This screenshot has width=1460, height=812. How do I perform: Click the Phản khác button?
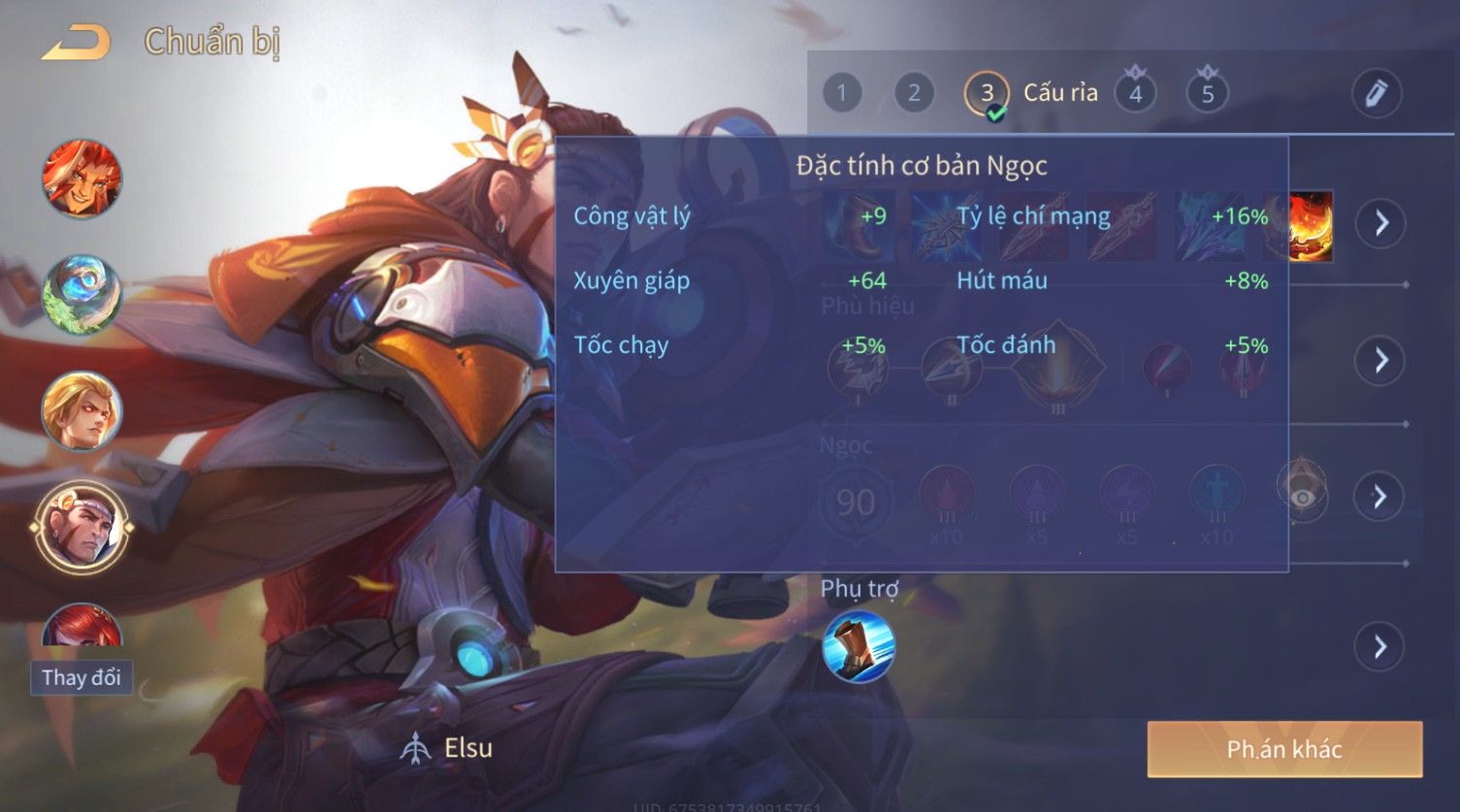pos(1284,749)
